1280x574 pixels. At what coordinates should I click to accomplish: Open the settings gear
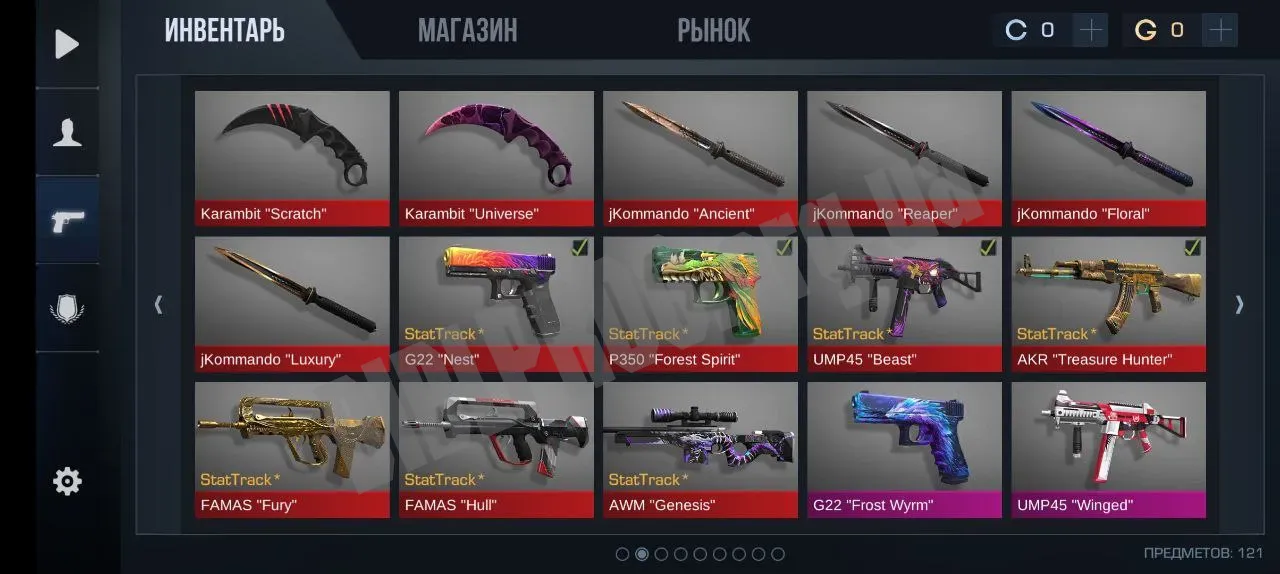pyautogui.click(x=67, y=482)
